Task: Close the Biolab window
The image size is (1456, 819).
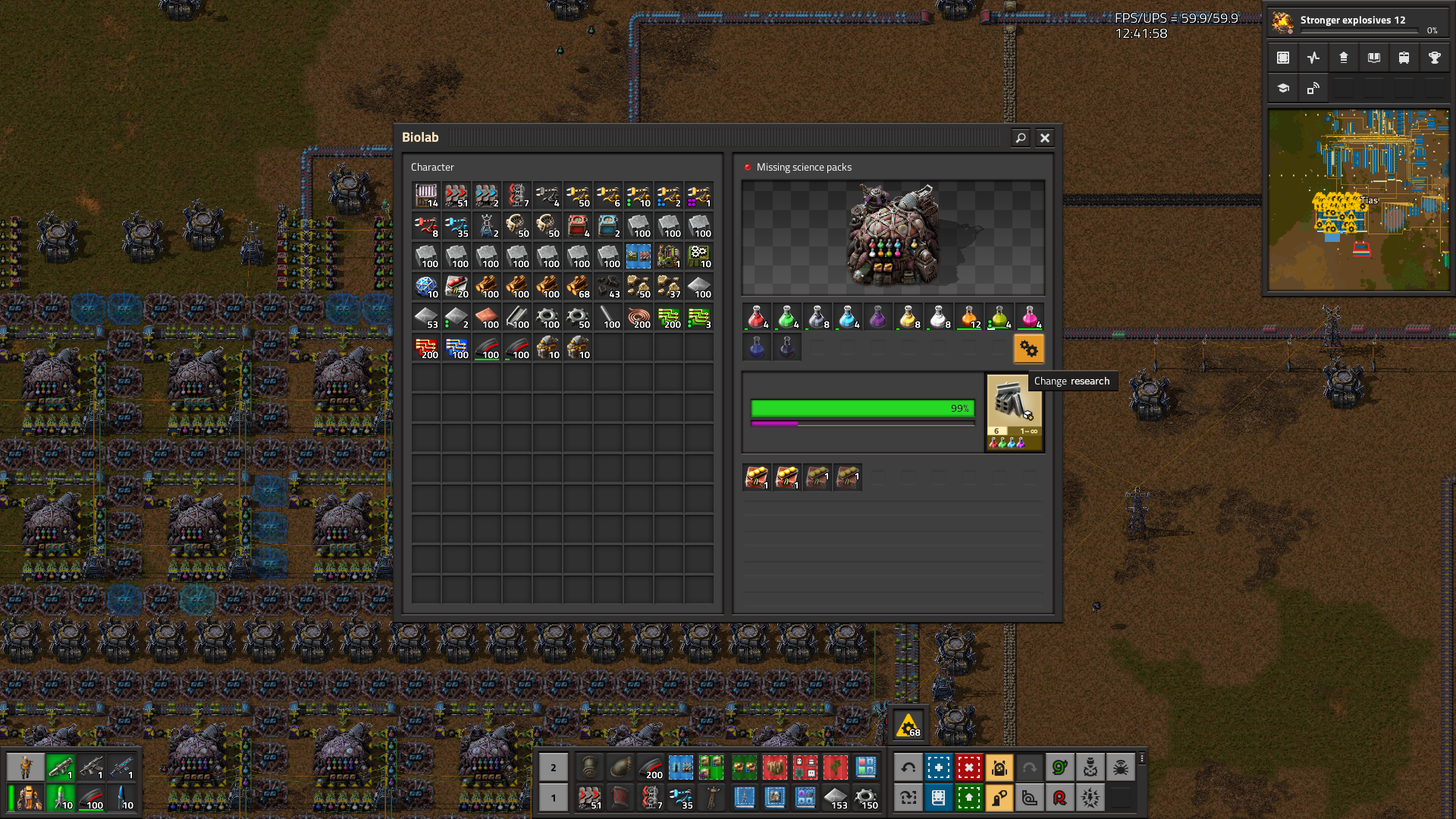Action: (1044, 137)
